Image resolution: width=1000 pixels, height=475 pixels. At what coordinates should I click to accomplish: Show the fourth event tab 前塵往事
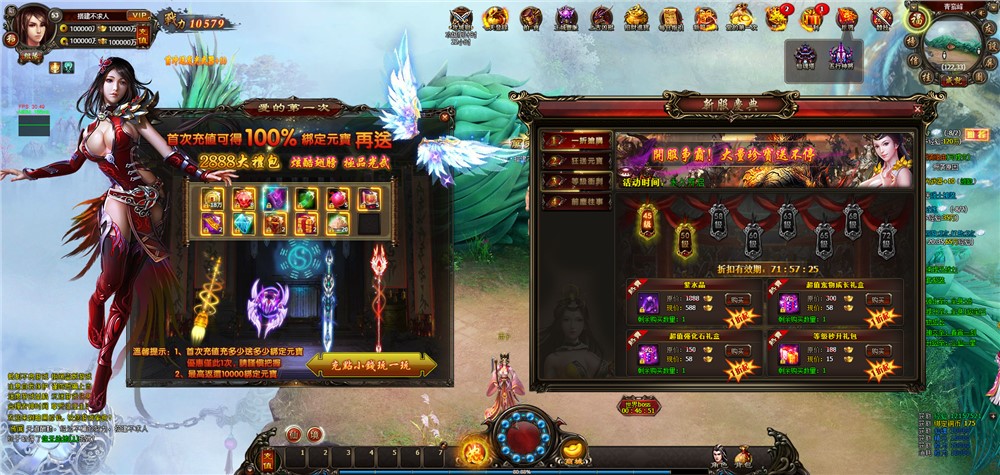click(x=575, y=202)
